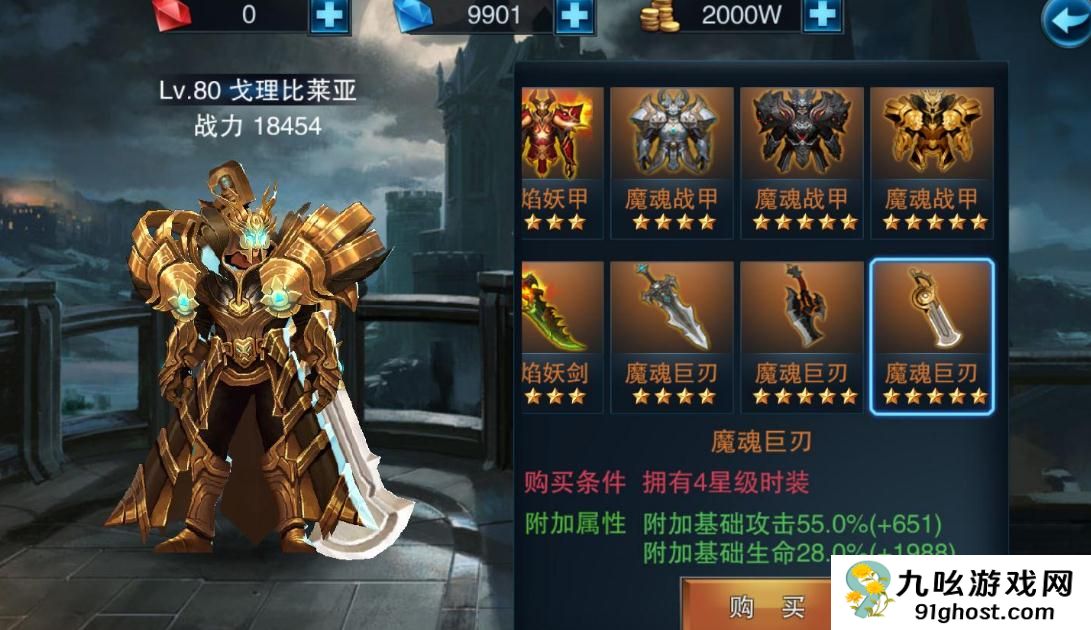Viewport: 1091px width, 630px height.
Task: Pick the dark red 魔魂巨刃 blade
Action: (801, 337)
